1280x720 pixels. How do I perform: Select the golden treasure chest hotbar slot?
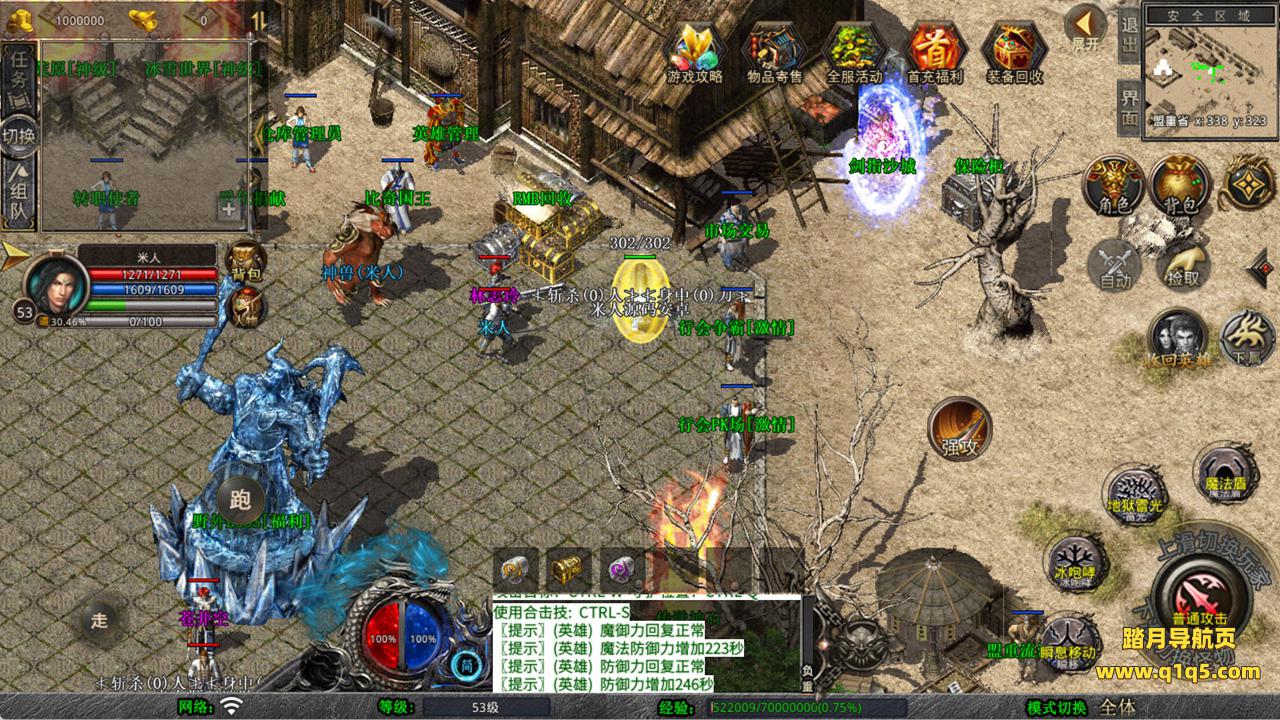coord(567,570)
